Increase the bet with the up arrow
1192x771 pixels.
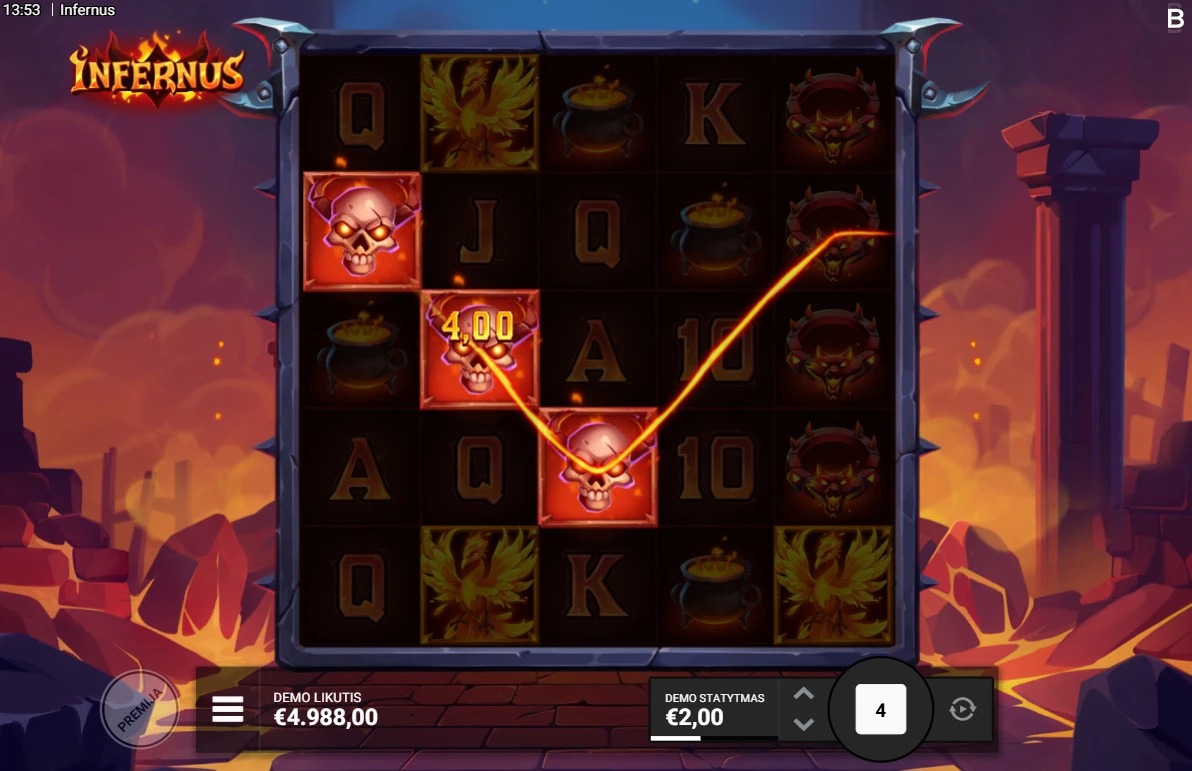(x=804, y=694)
